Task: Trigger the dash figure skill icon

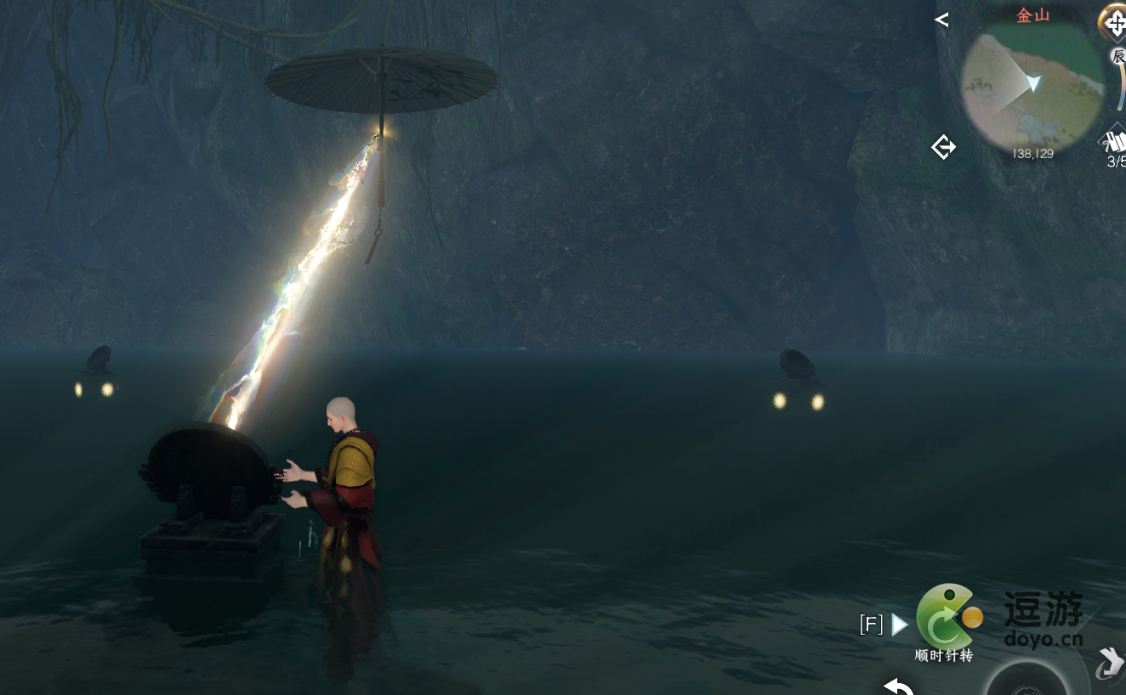Action: [x=1108, y=663]
